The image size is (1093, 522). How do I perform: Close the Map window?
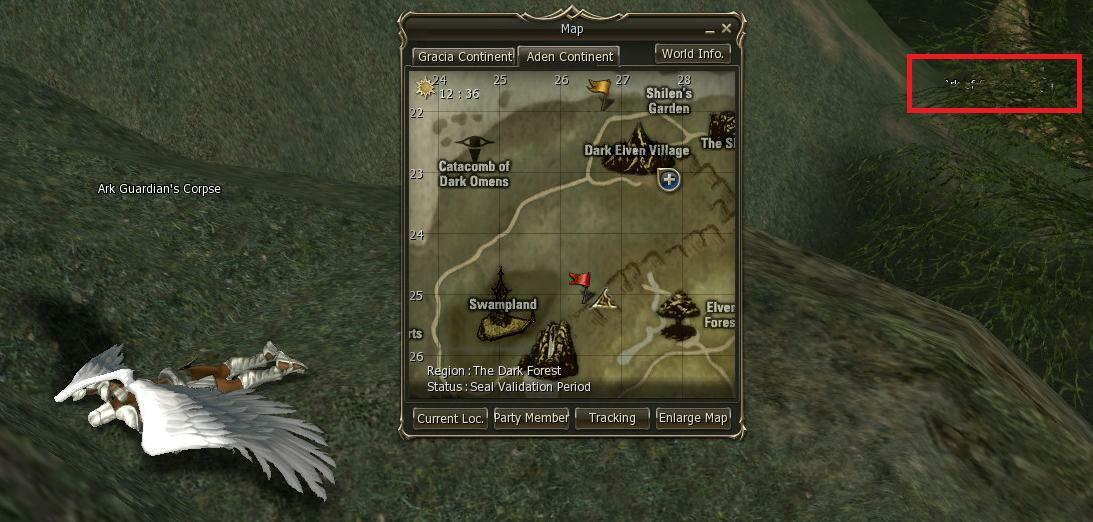(x=727, y=29)
